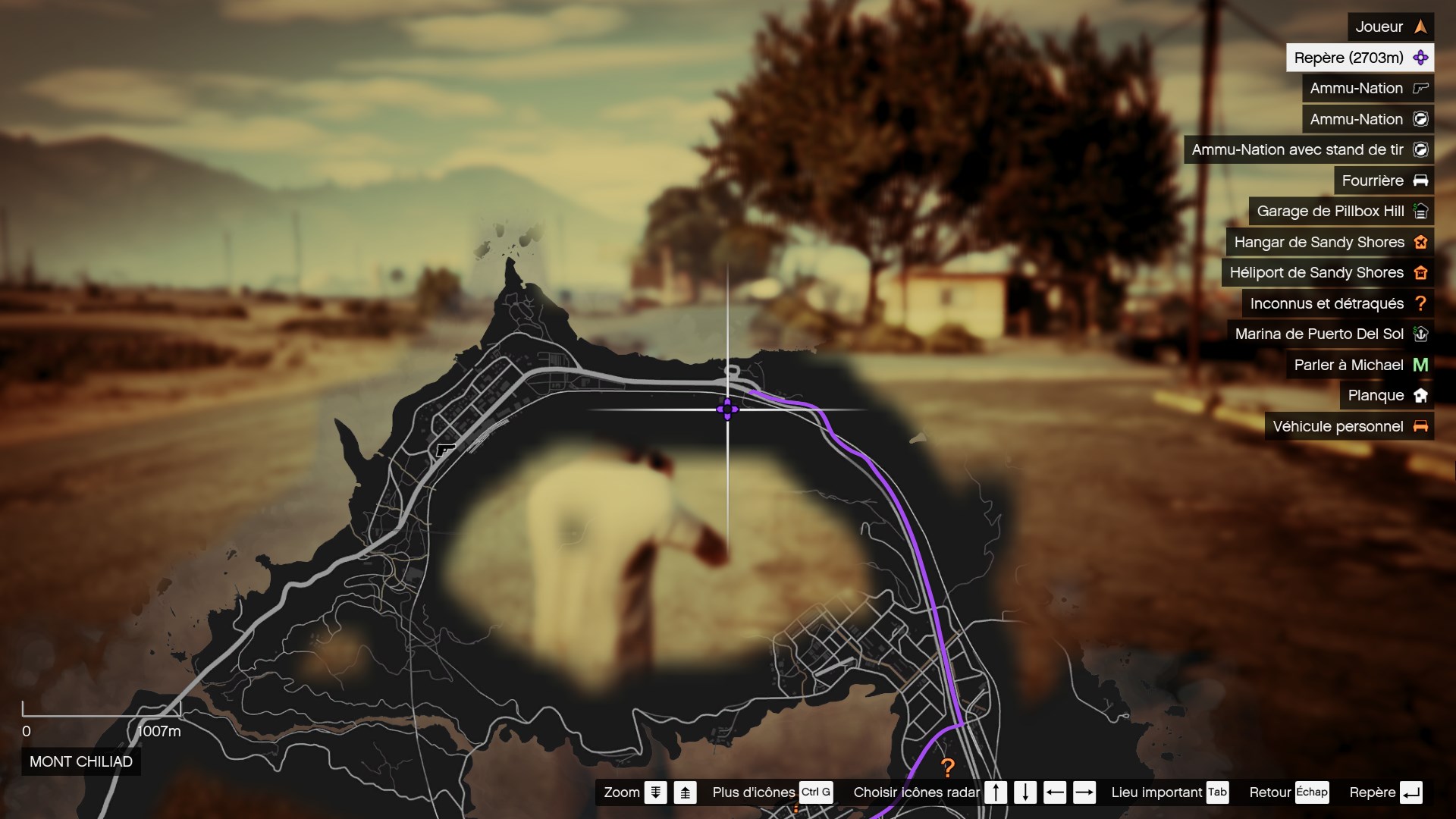Image resolution: width=1456 pixels, height=819 pixels.
Task: Select the Repère (2703m) legend entry
Action: click(x=1360, y=57)
